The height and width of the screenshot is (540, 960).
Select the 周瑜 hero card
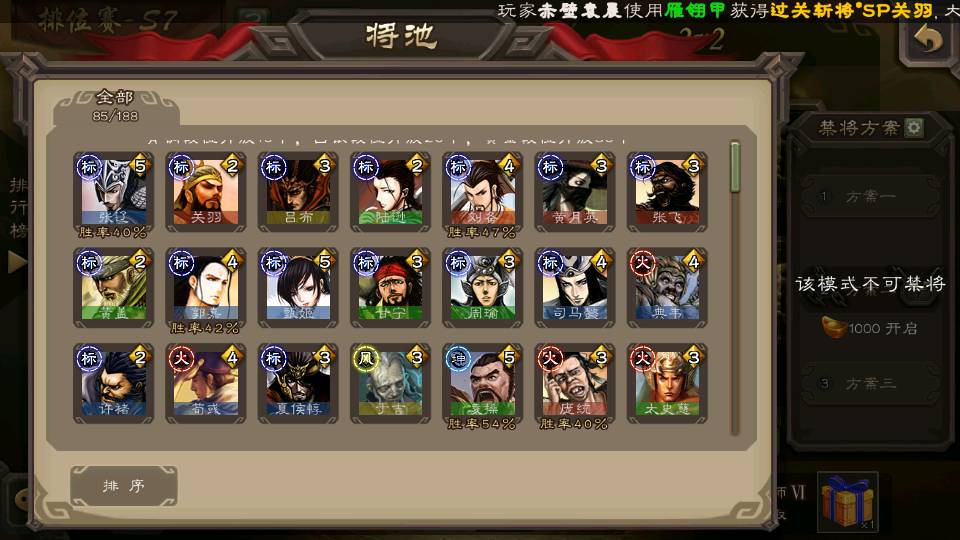(x=482, y=286)
